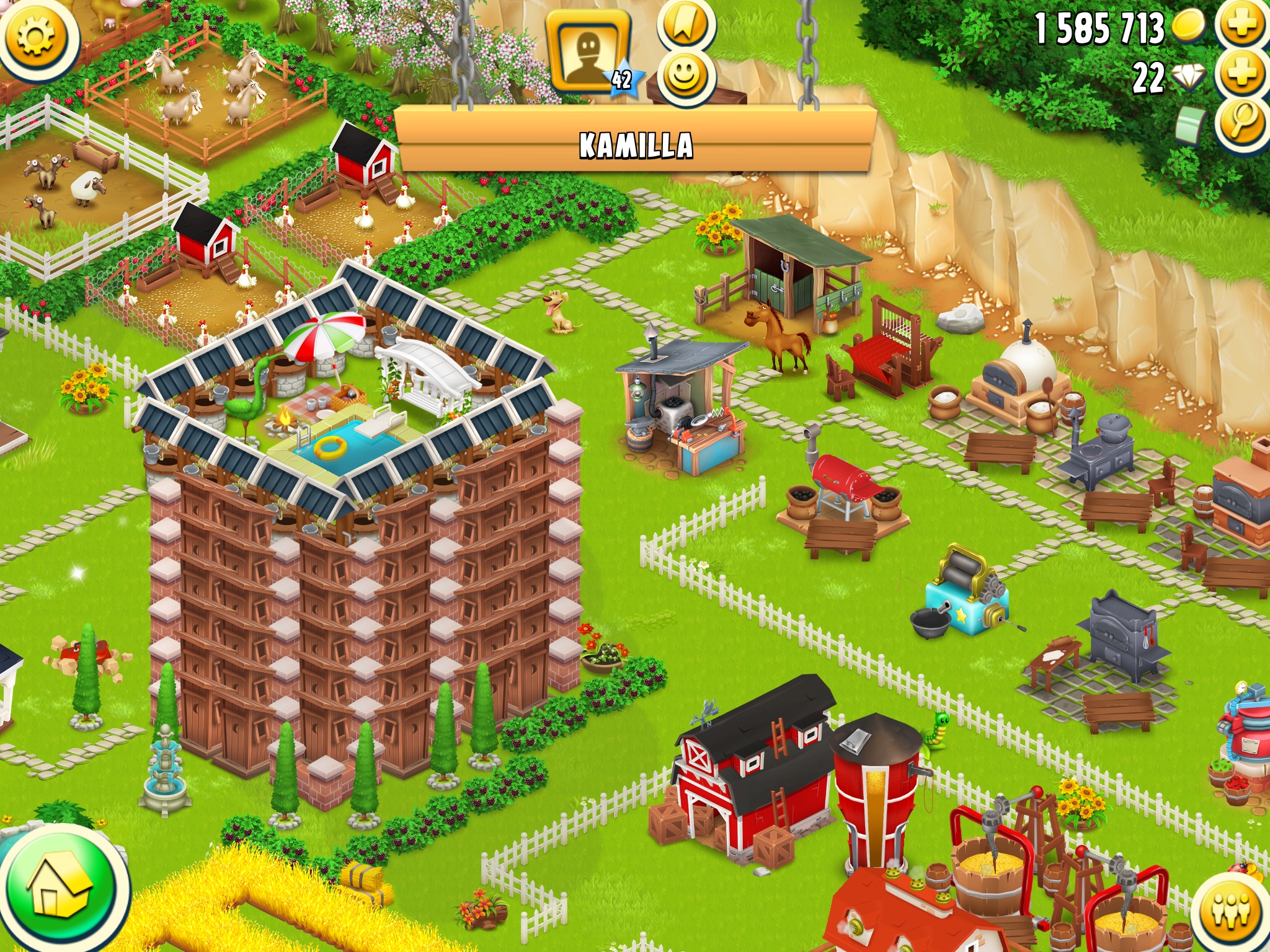Image resolution: width=1270 pixels, height=952 pixels.
Task: Tap the magnifying glass search button
Action: [x=1243, y=122]
